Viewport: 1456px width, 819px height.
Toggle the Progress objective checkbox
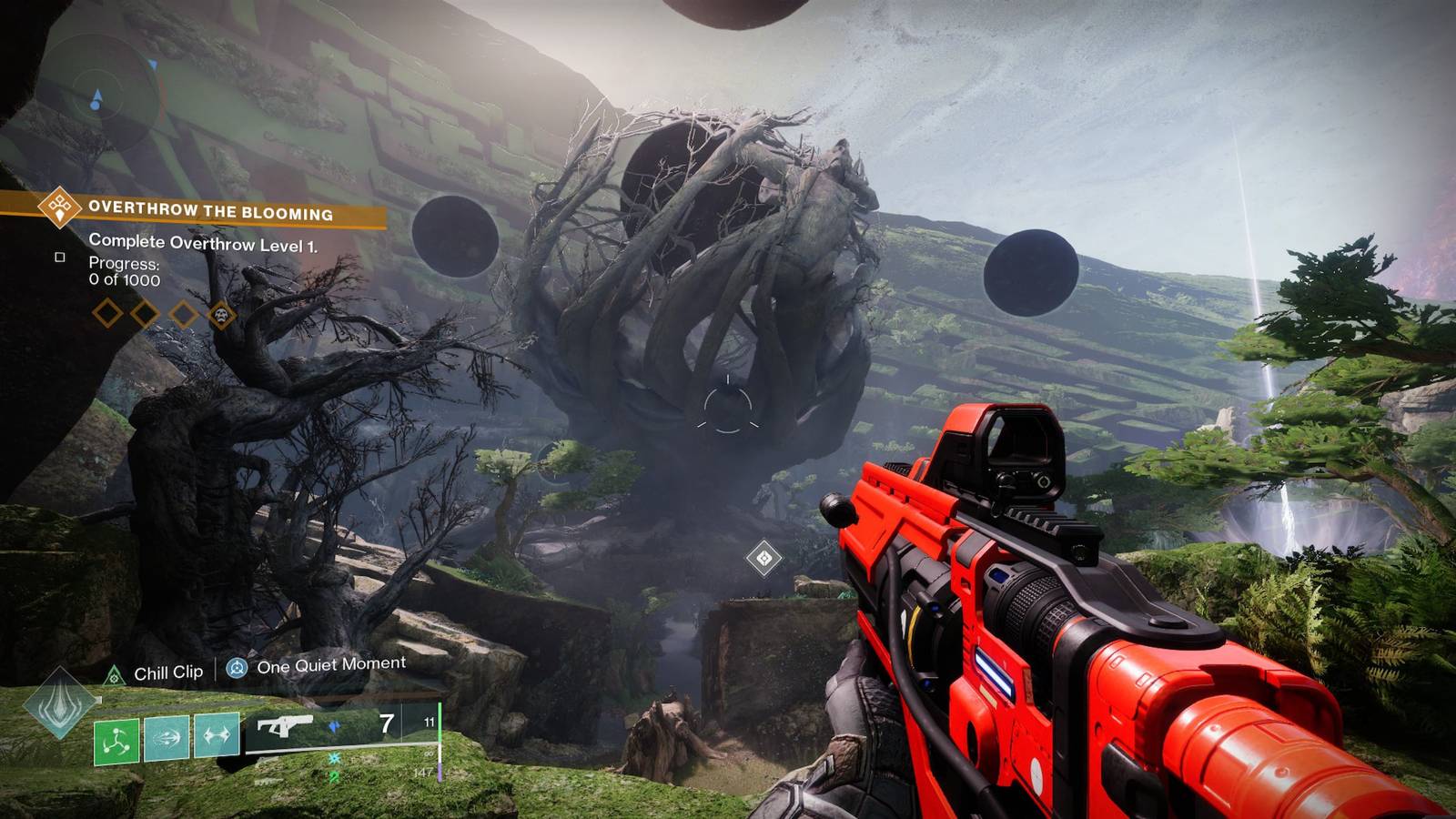pyautogui.click(x=59, y=258)
